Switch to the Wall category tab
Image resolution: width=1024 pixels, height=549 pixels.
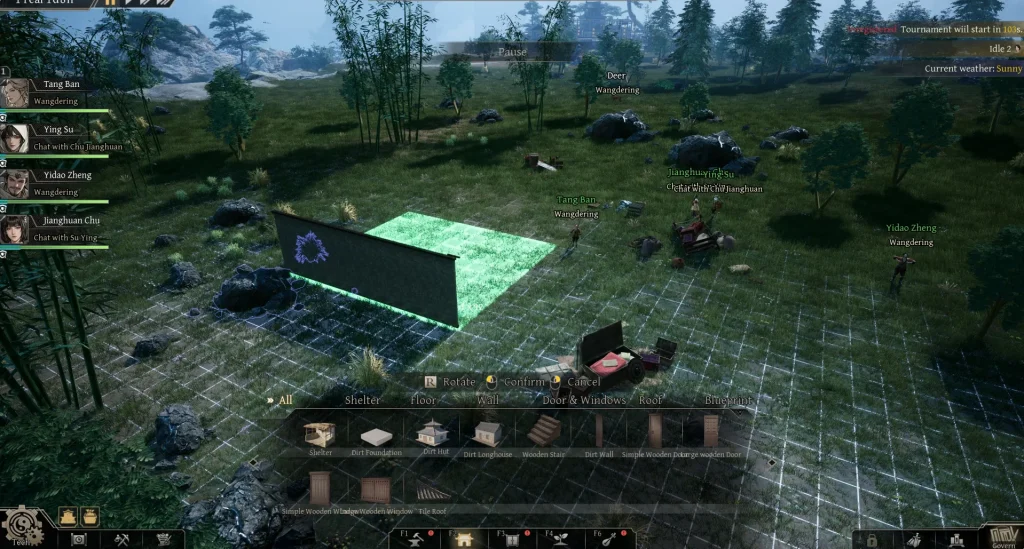(488, 400)
